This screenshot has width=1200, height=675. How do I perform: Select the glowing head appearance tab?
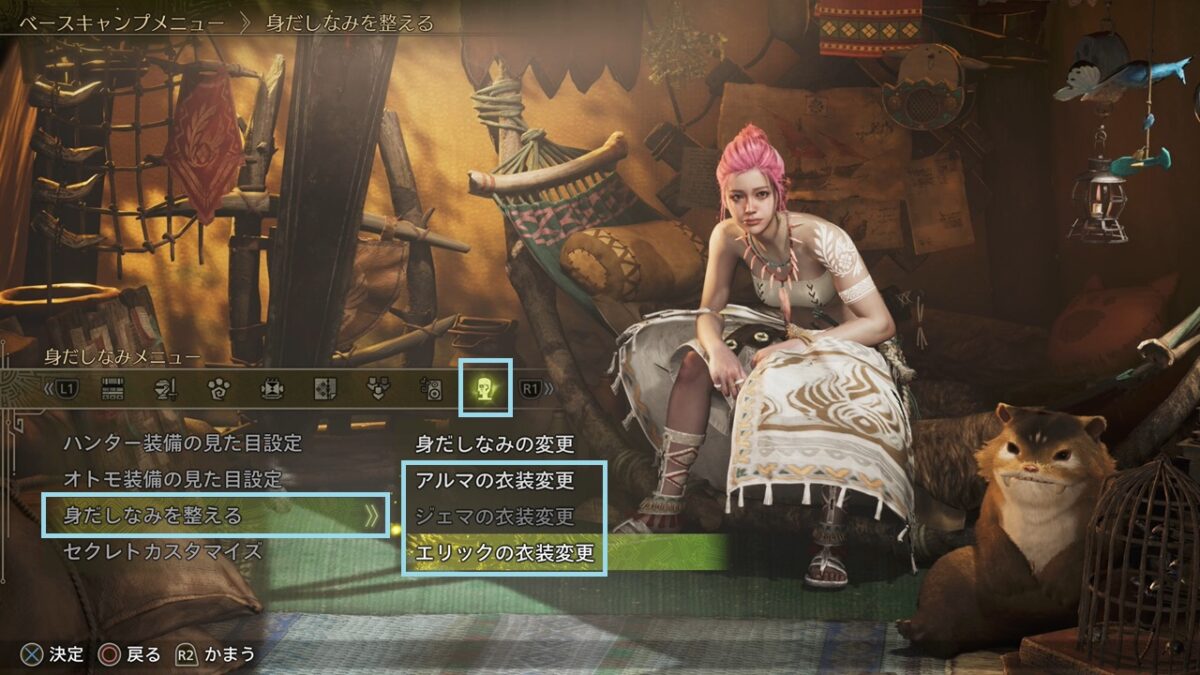point(485,388)
